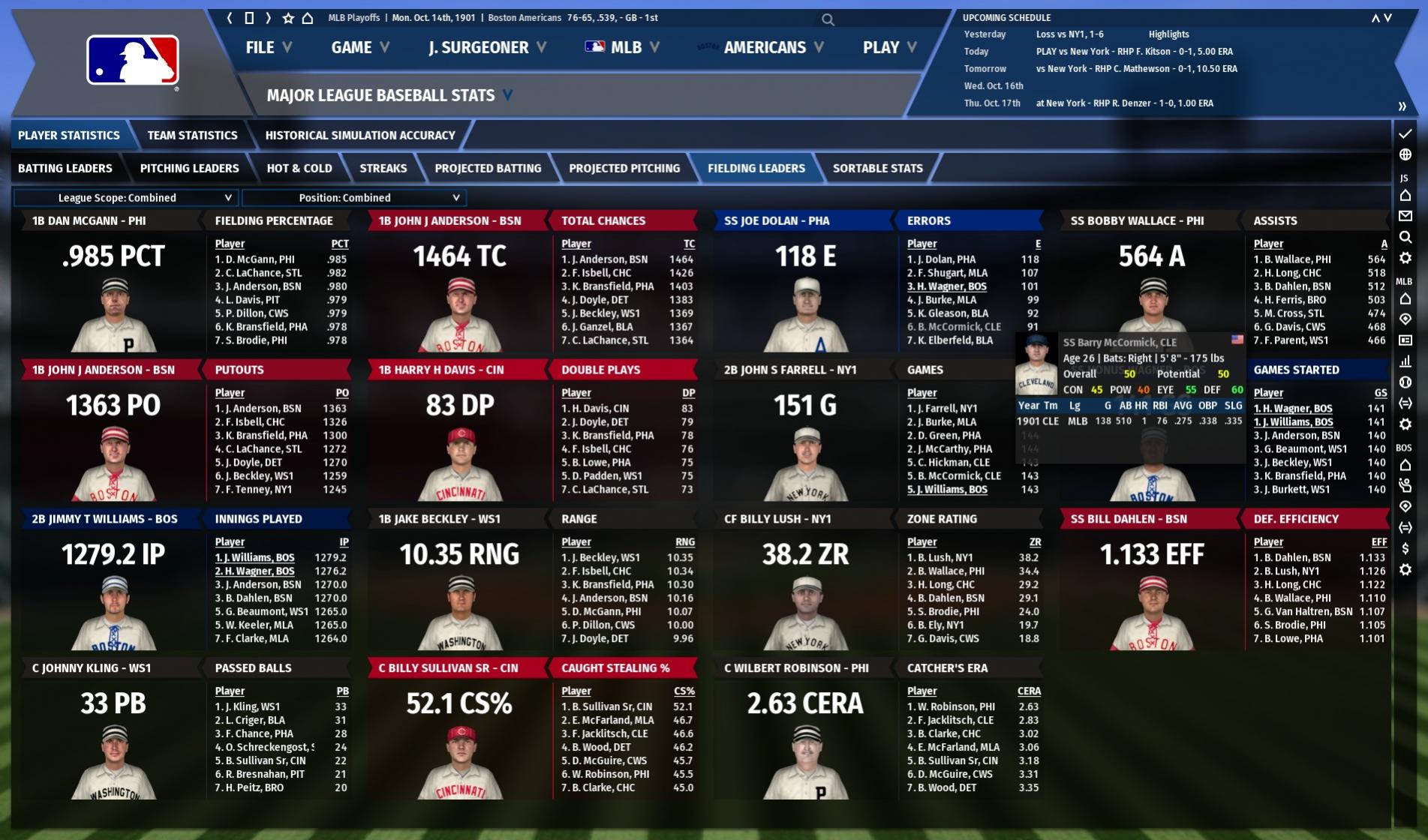This screenshot has height=840, width=1428.
Task: Click the bookmark star icon
Action: 287,18
